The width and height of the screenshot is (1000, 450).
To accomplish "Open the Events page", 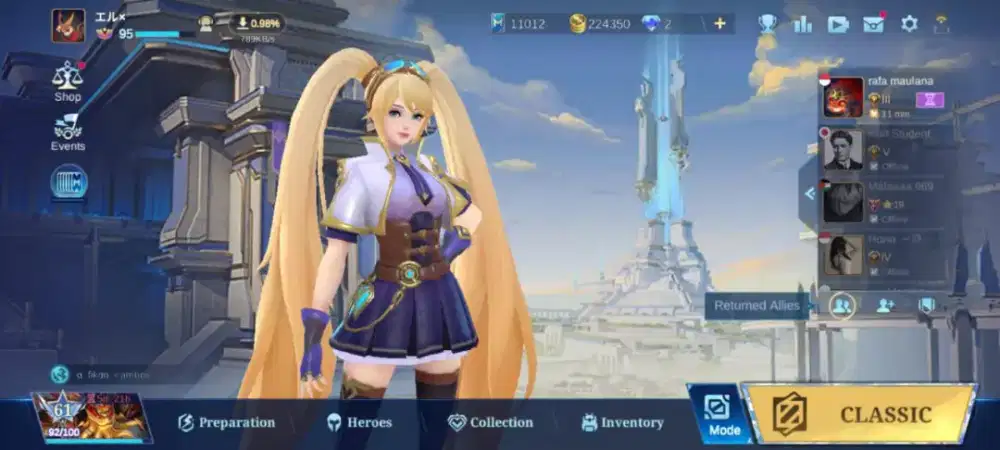I will point(68,132).
